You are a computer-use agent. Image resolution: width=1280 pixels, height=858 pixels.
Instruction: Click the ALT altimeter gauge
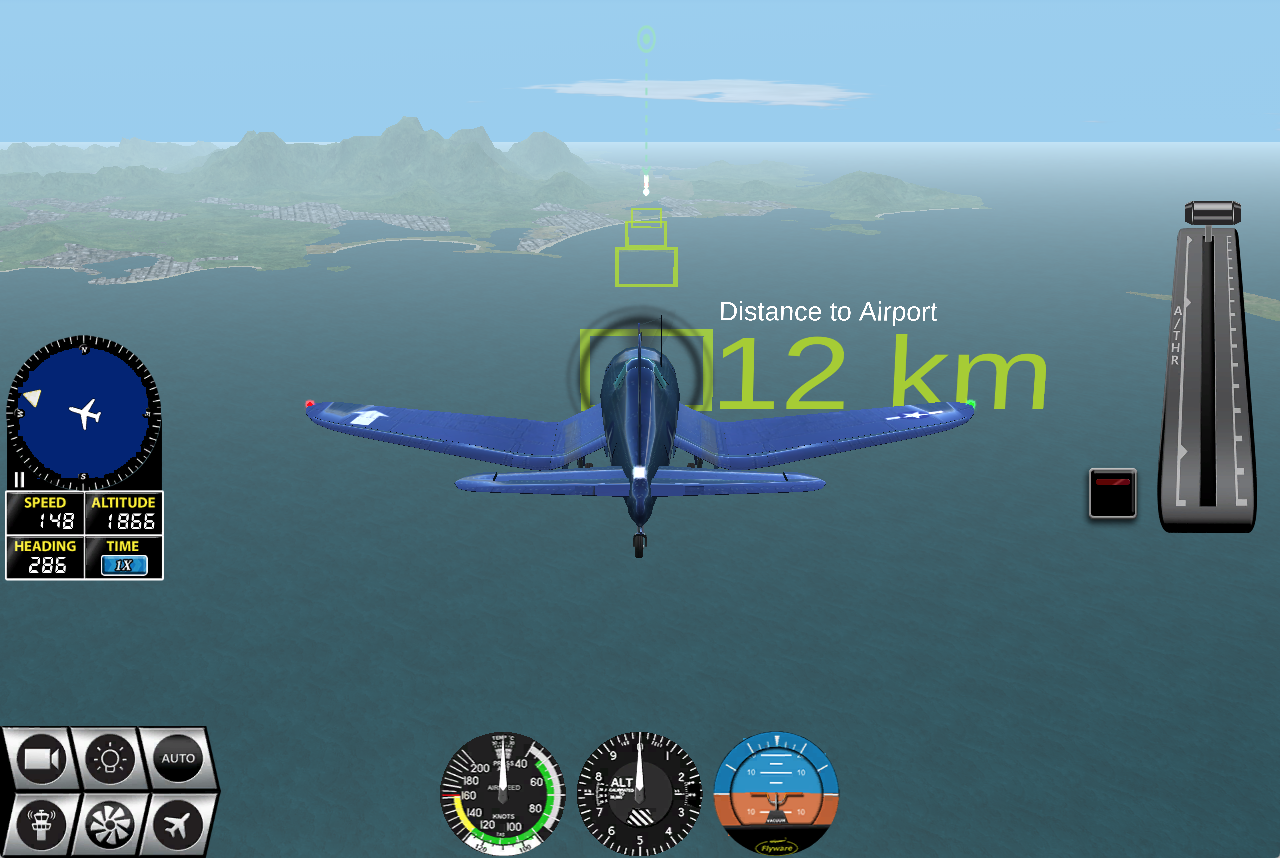(x=640, y=794)
